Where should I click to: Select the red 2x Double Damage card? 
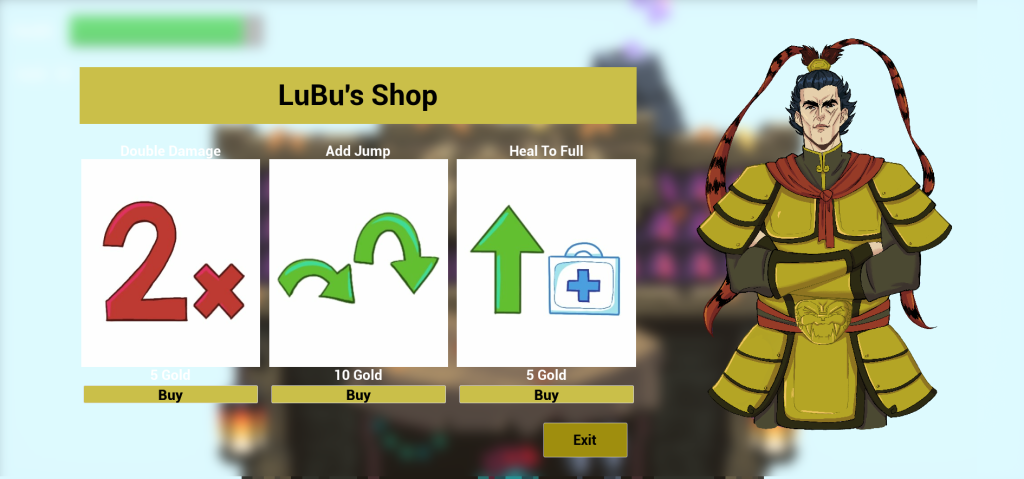click(170, 263)
